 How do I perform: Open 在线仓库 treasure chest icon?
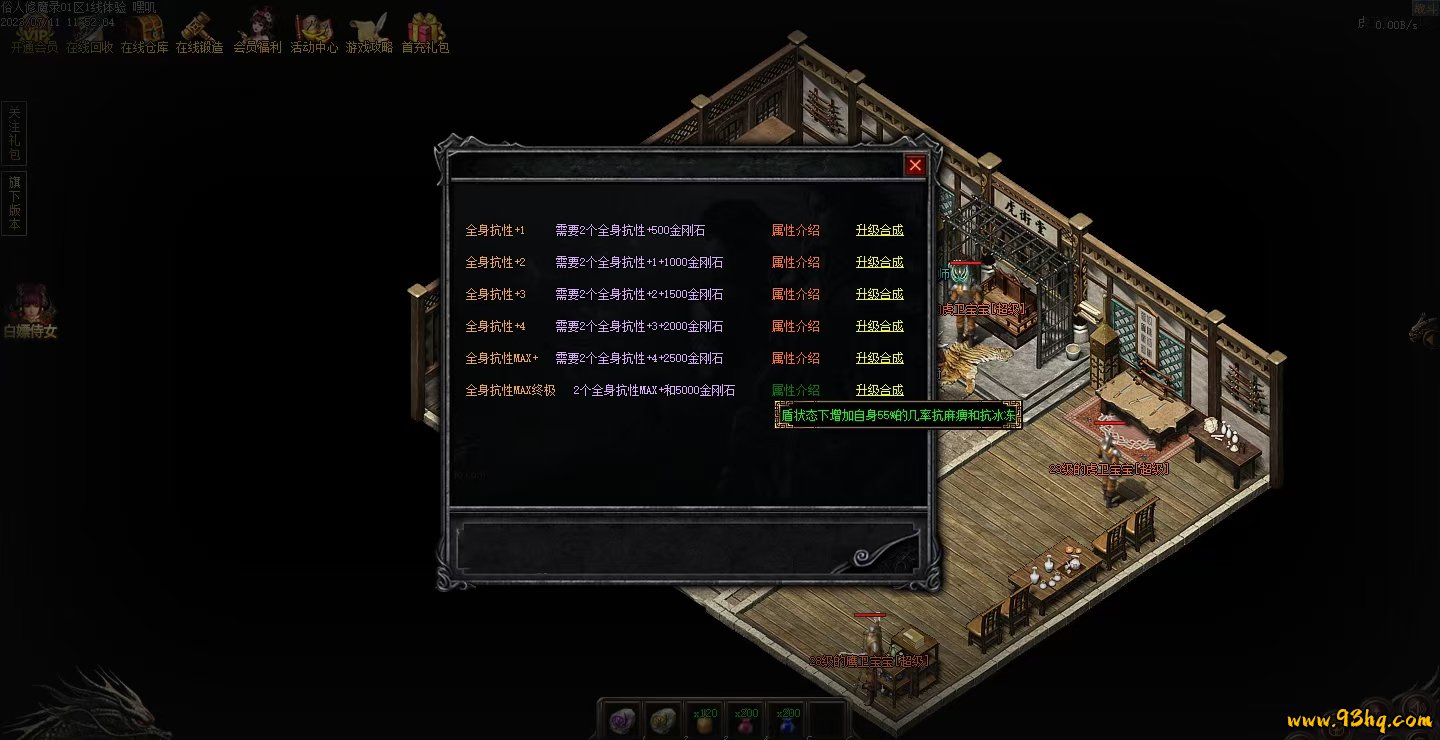click(x=145, y=32)
